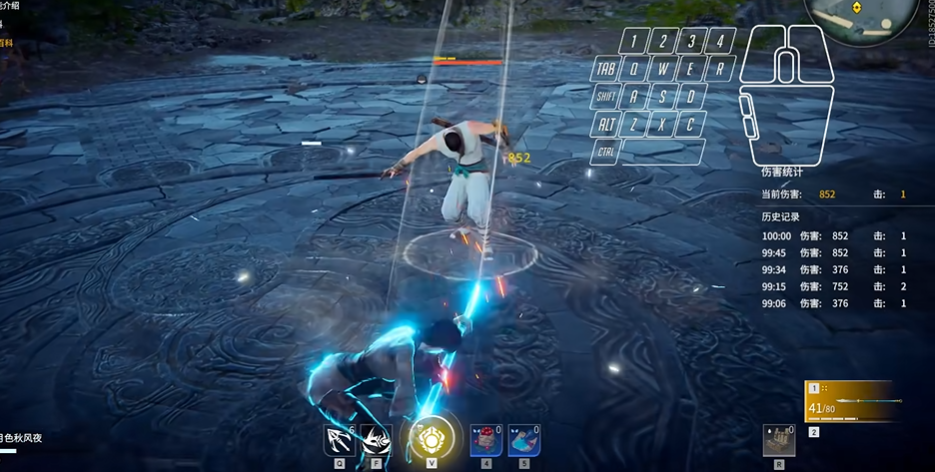Click the TAB key on keyboard overlay
The image size is (935, 472).
[x=606, y=70]
